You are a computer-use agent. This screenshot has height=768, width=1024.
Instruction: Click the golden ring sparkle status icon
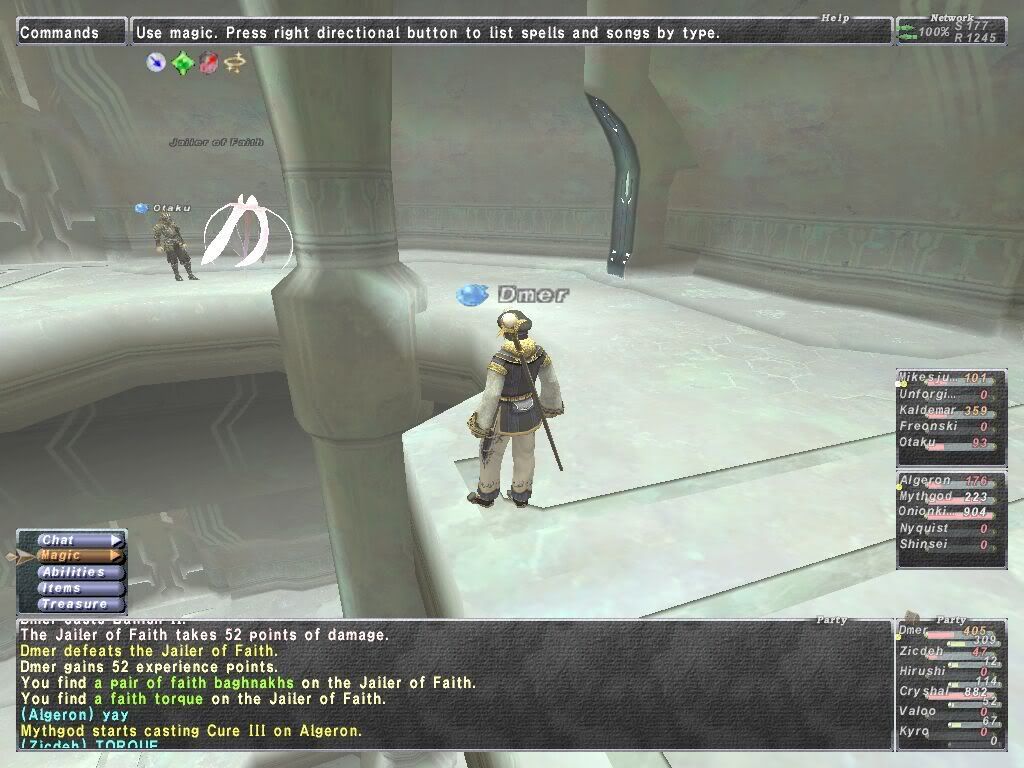coord(234,63)
